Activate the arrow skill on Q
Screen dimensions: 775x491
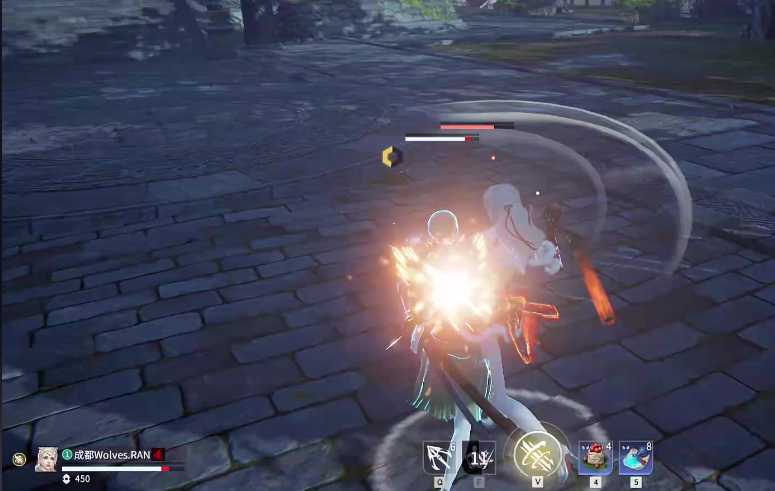coord(439,457)
